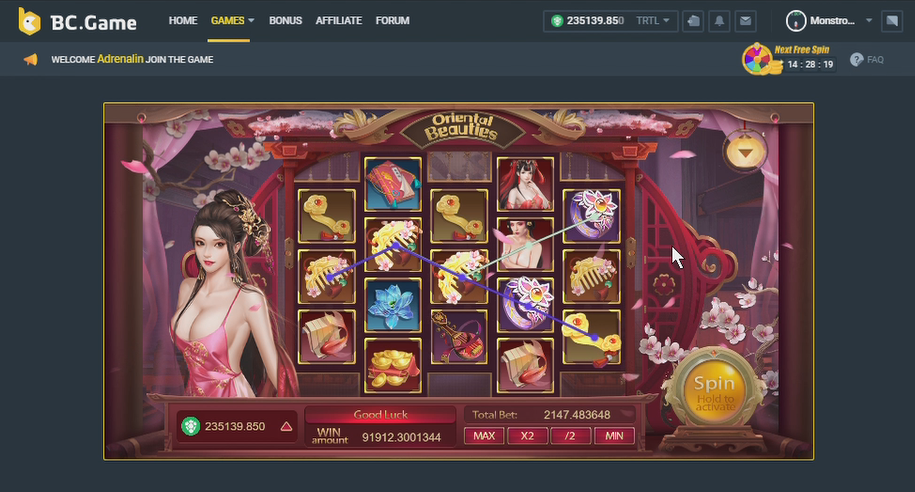The image size is (915, 492).
Task: Open the FAQ help link
Action: click(x=867, y=60)
